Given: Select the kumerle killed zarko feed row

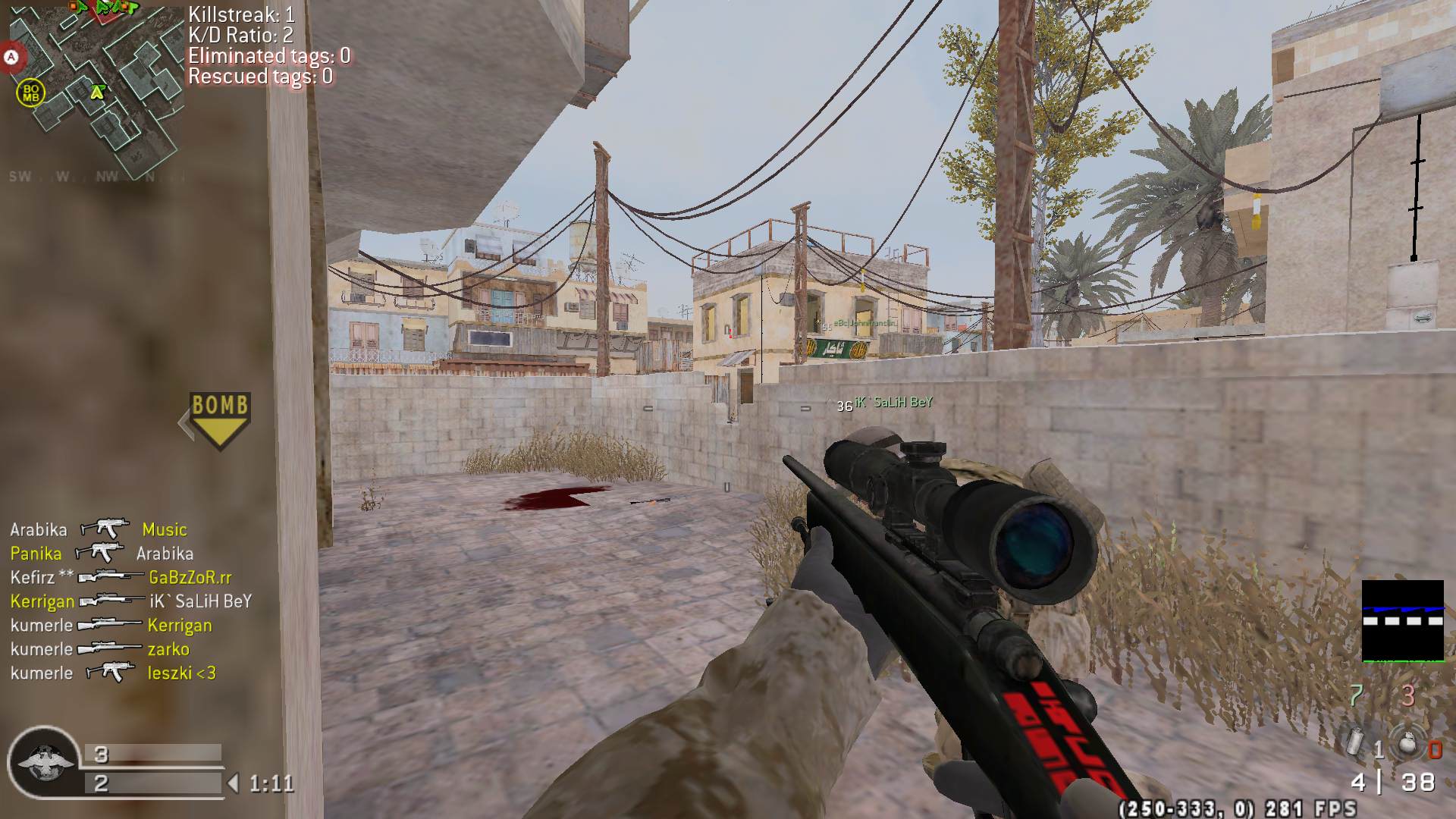Looking at the screenshot, I should pos(99,649).
